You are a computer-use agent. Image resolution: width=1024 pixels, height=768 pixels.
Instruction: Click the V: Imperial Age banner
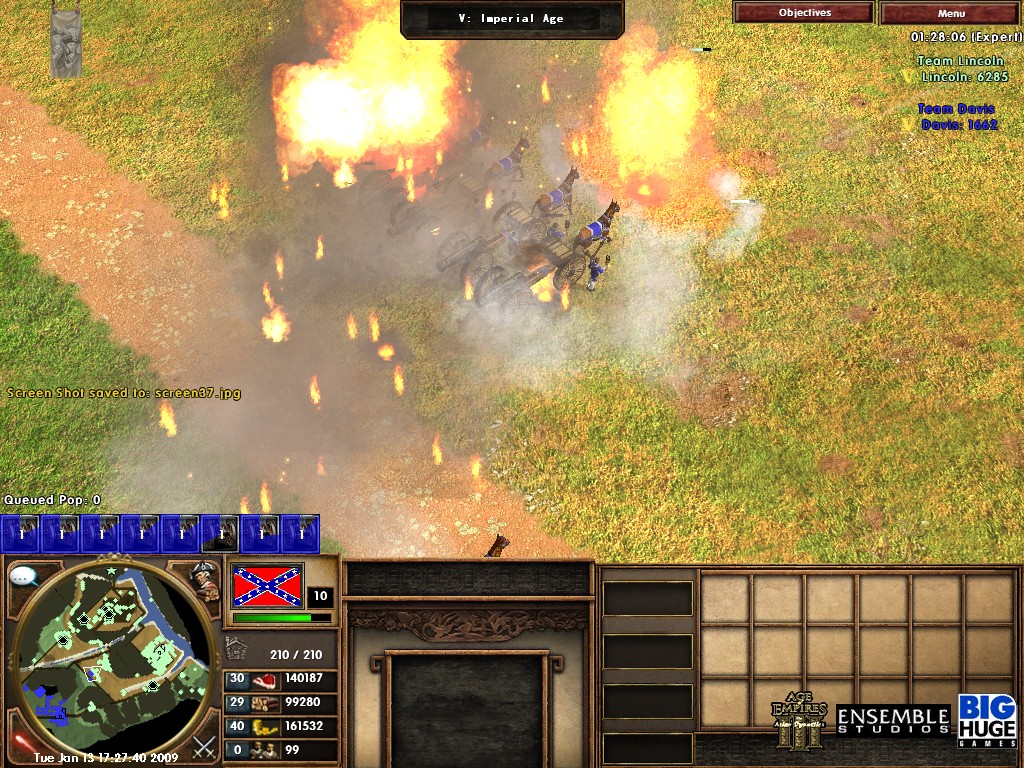click(x=512, y=18)
